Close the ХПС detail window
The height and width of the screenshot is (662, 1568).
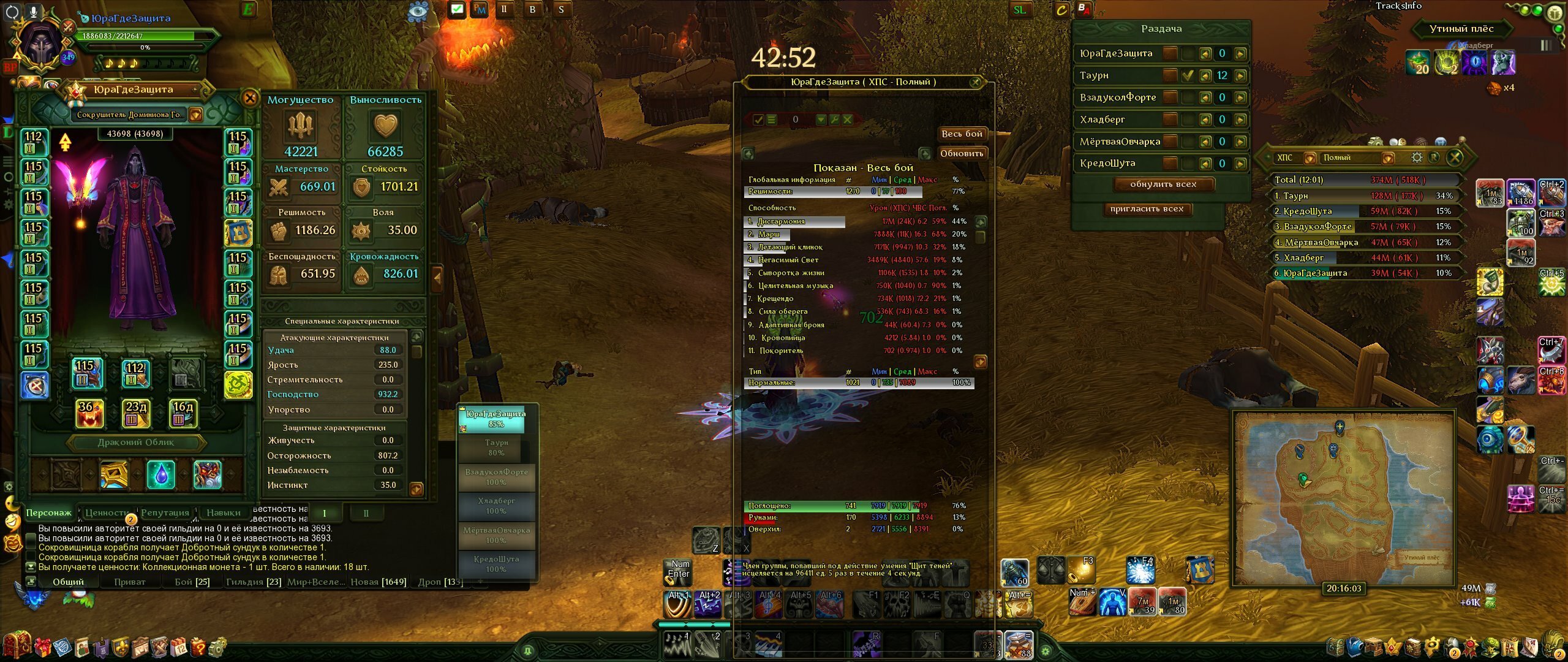(976, 82)
